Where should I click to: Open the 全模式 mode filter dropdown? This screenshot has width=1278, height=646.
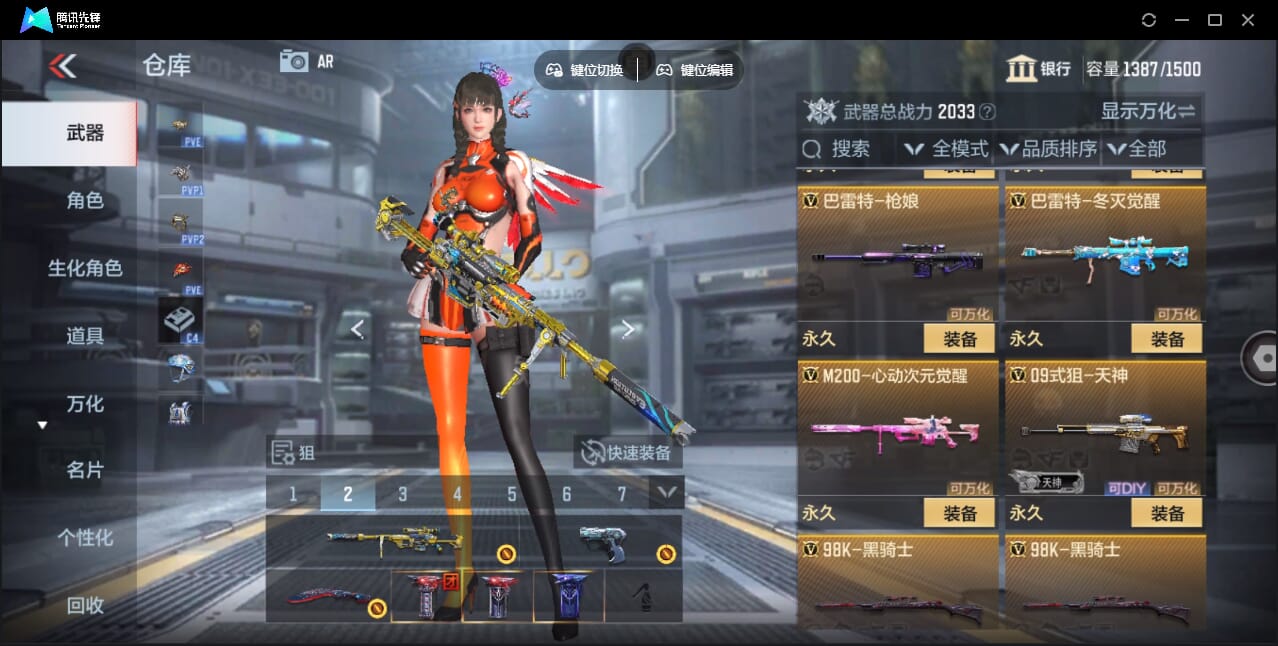pos(947,149)
